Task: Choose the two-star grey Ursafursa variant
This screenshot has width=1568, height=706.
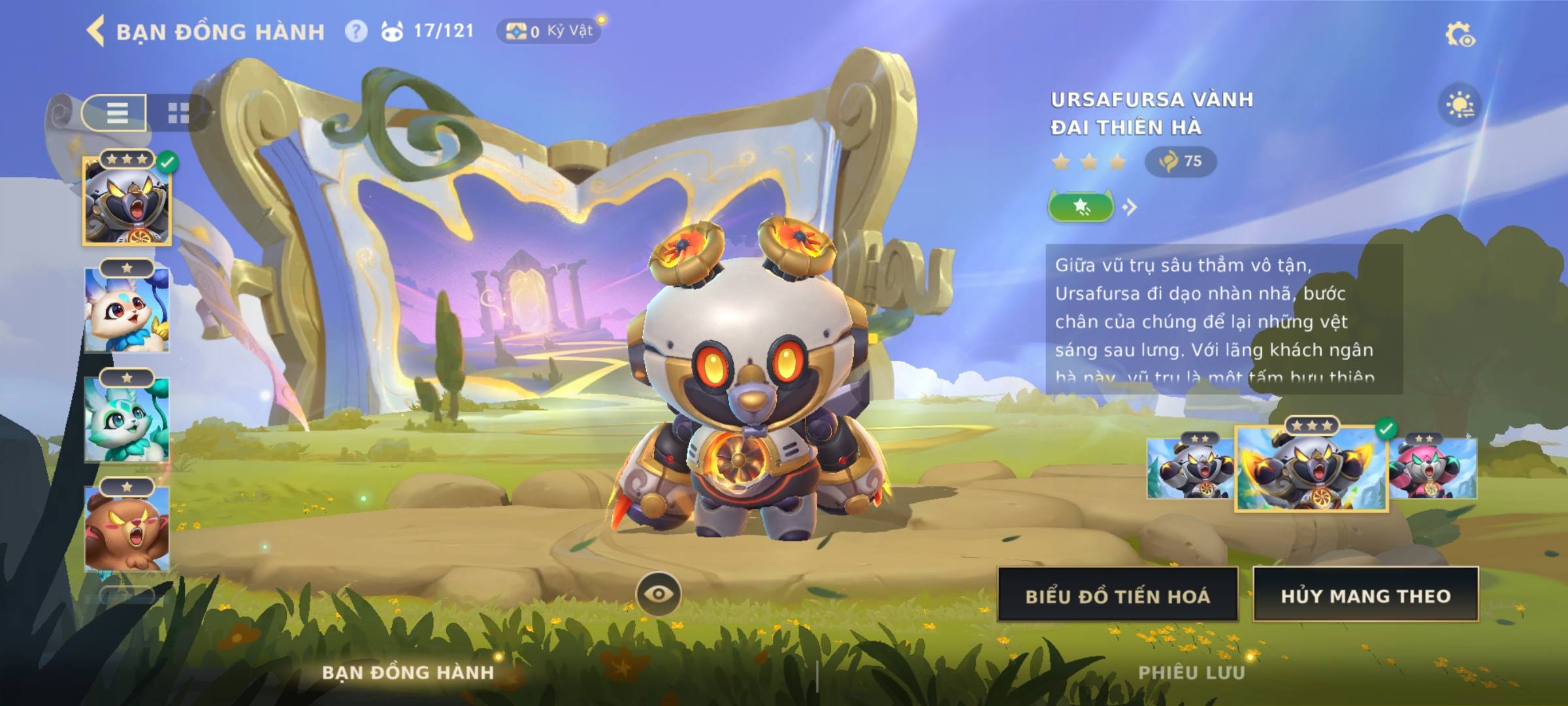Action: 1190,469
